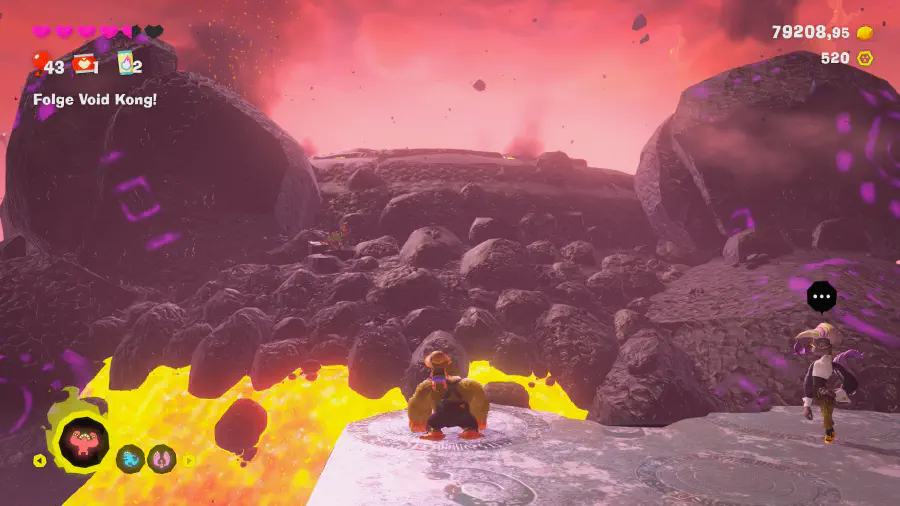
Task: Cycle Bananza forms with the left arrow
Action: [40, 460]
